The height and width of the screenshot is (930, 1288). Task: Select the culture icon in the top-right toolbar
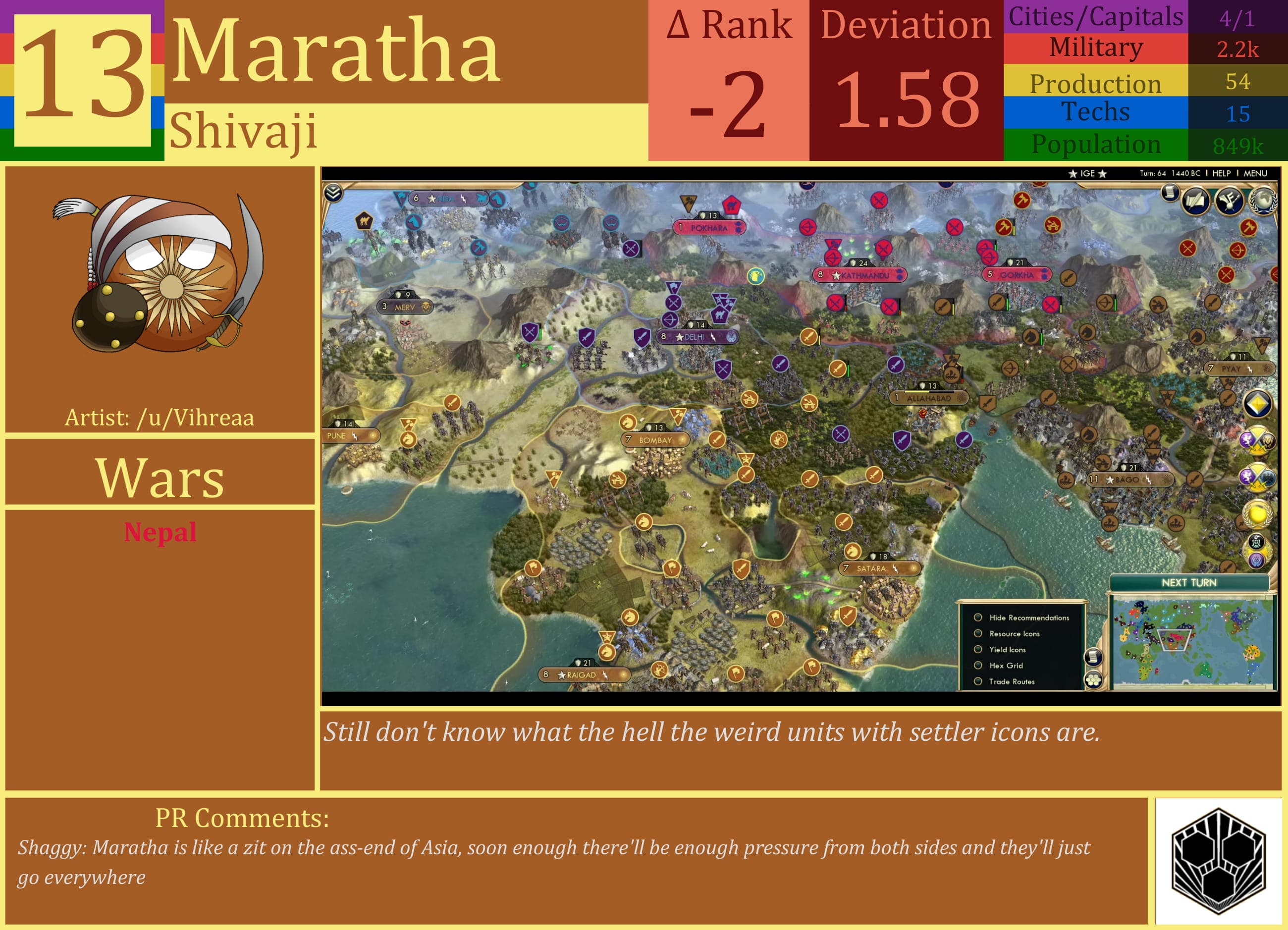point(1230,201)
